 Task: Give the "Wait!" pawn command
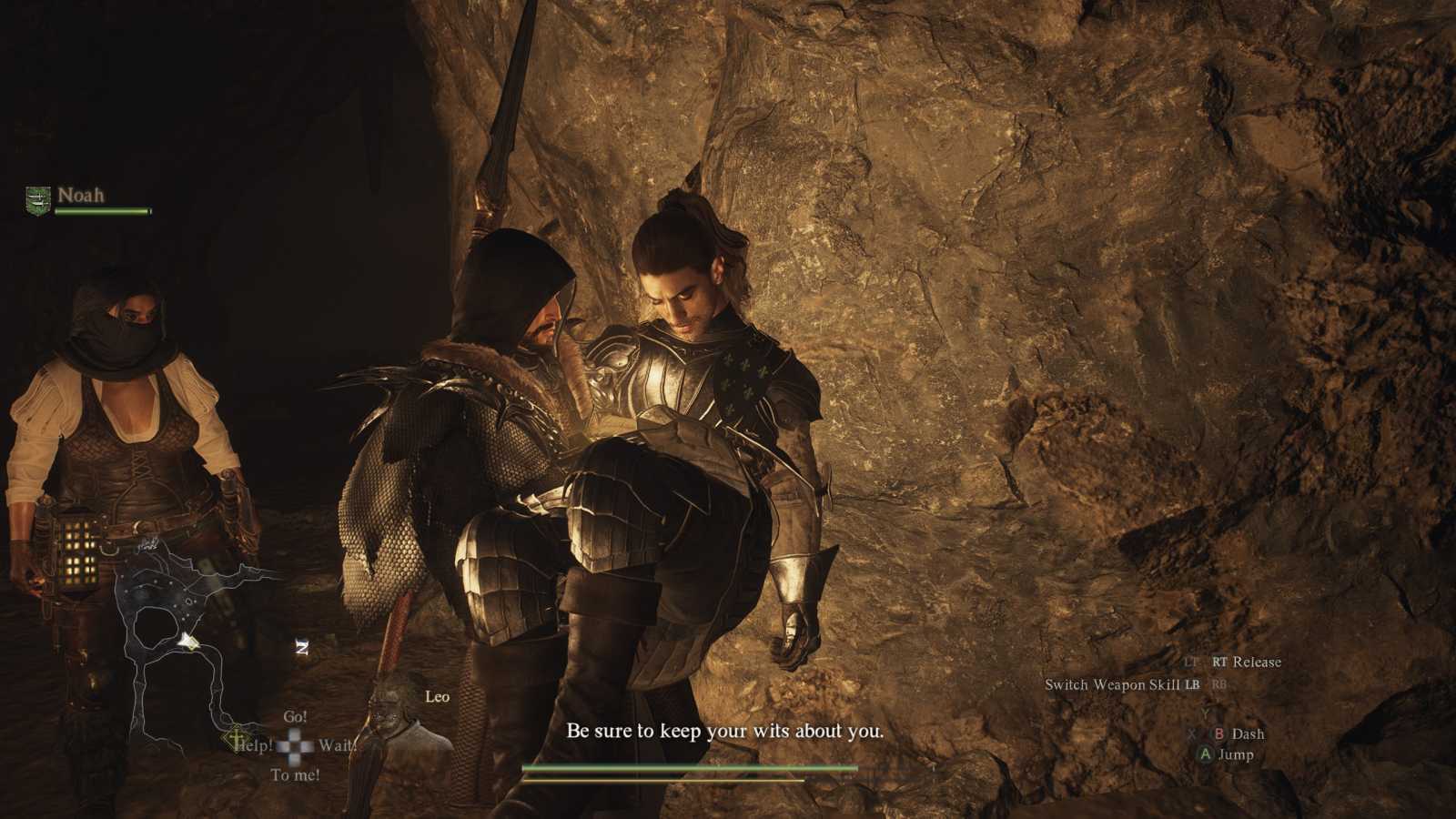coord(336,745)
